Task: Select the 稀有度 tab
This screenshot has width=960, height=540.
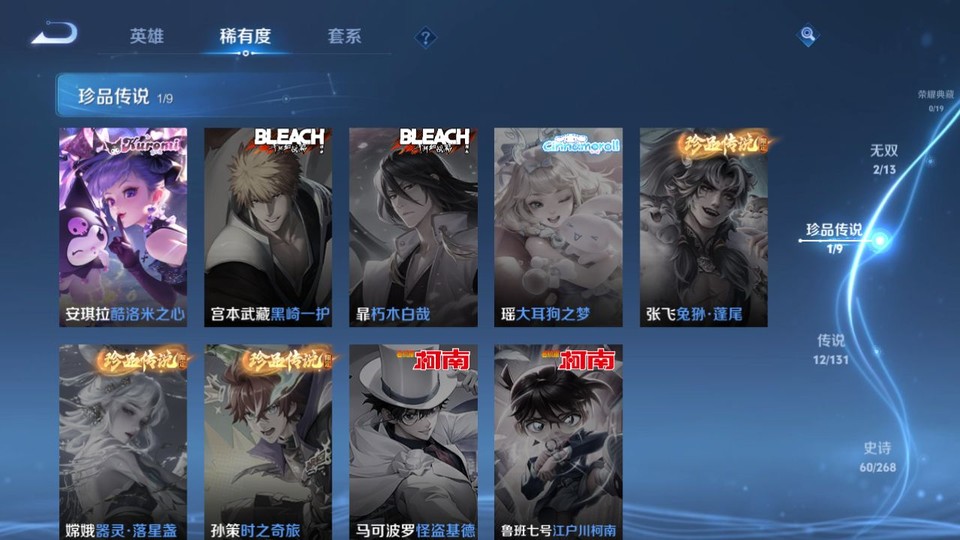Action: click(x=245, y=36)
